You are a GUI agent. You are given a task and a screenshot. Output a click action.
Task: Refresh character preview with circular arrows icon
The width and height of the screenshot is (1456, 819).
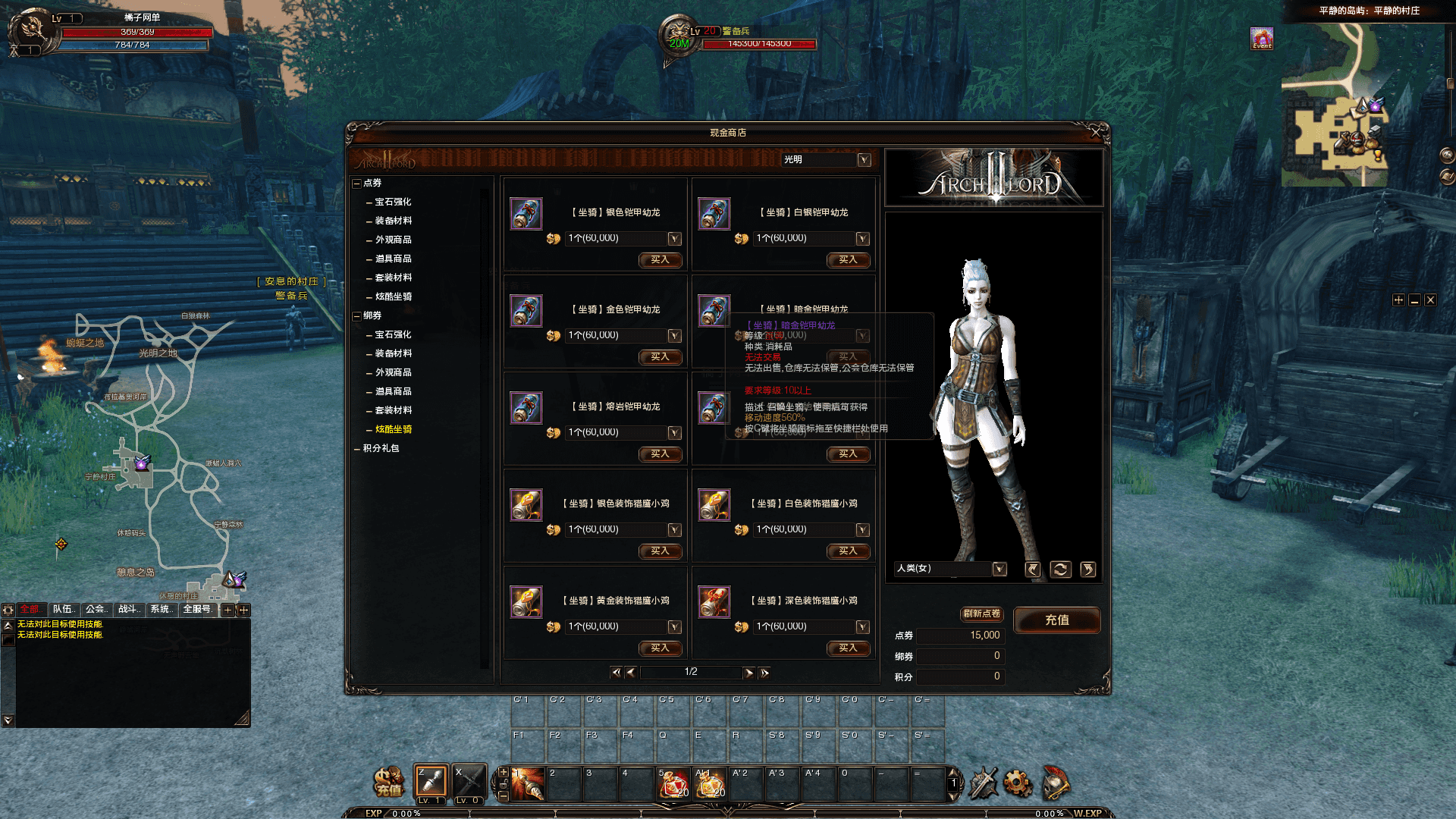(x=1059, y=569)
